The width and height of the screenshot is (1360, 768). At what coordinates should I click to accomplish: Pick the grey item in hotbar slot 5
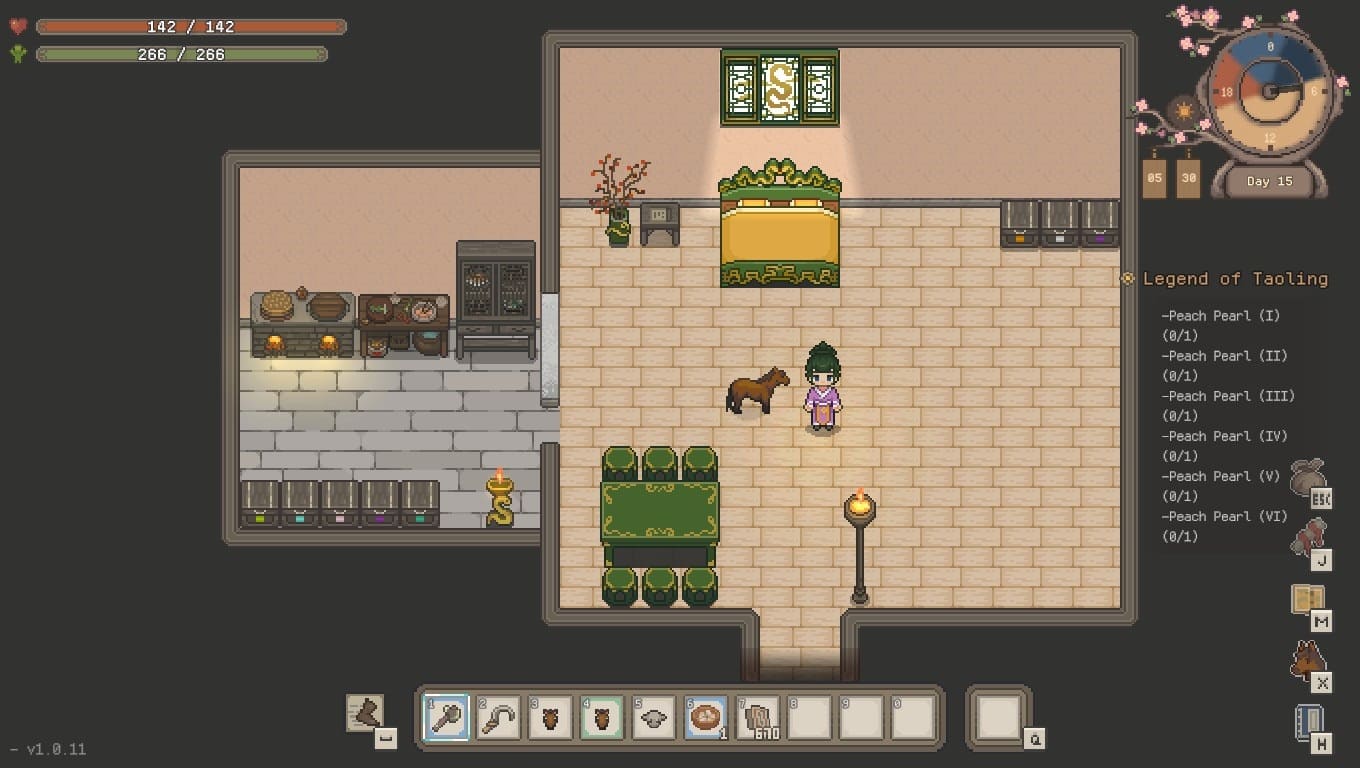pos(654,717)
